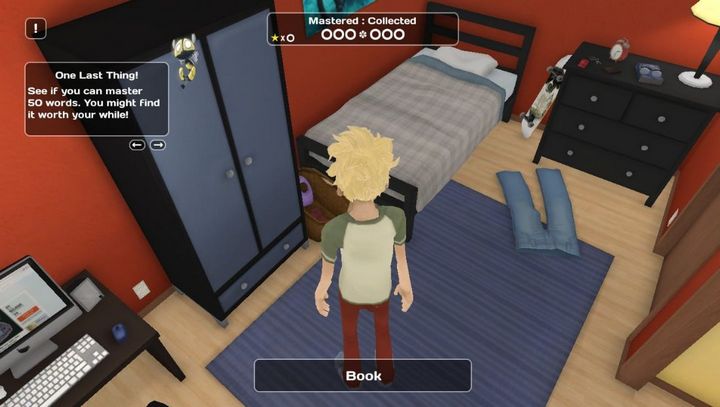Go to the previous hint page arrow
The height and width of the screenshot is (407, 720).
point(137,145)
